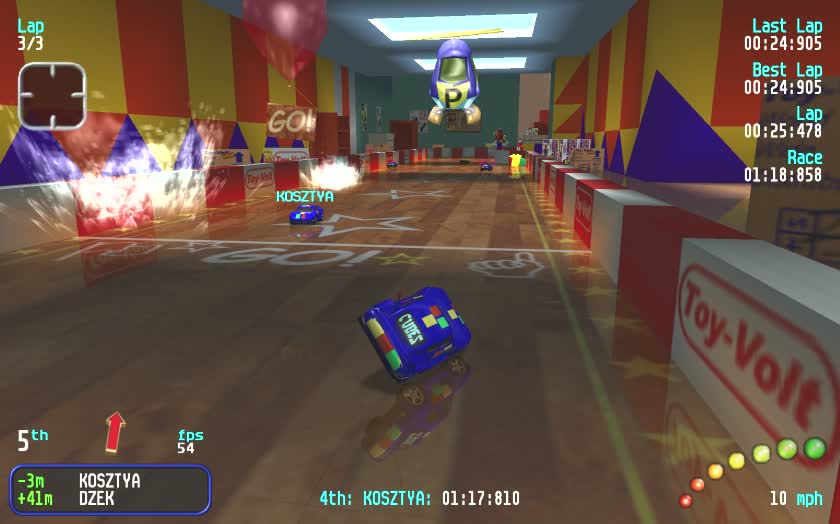Select the empty pickup weapon slot
Image resolution: width=840 pixels, height=524 pixels.
point(52,96)
